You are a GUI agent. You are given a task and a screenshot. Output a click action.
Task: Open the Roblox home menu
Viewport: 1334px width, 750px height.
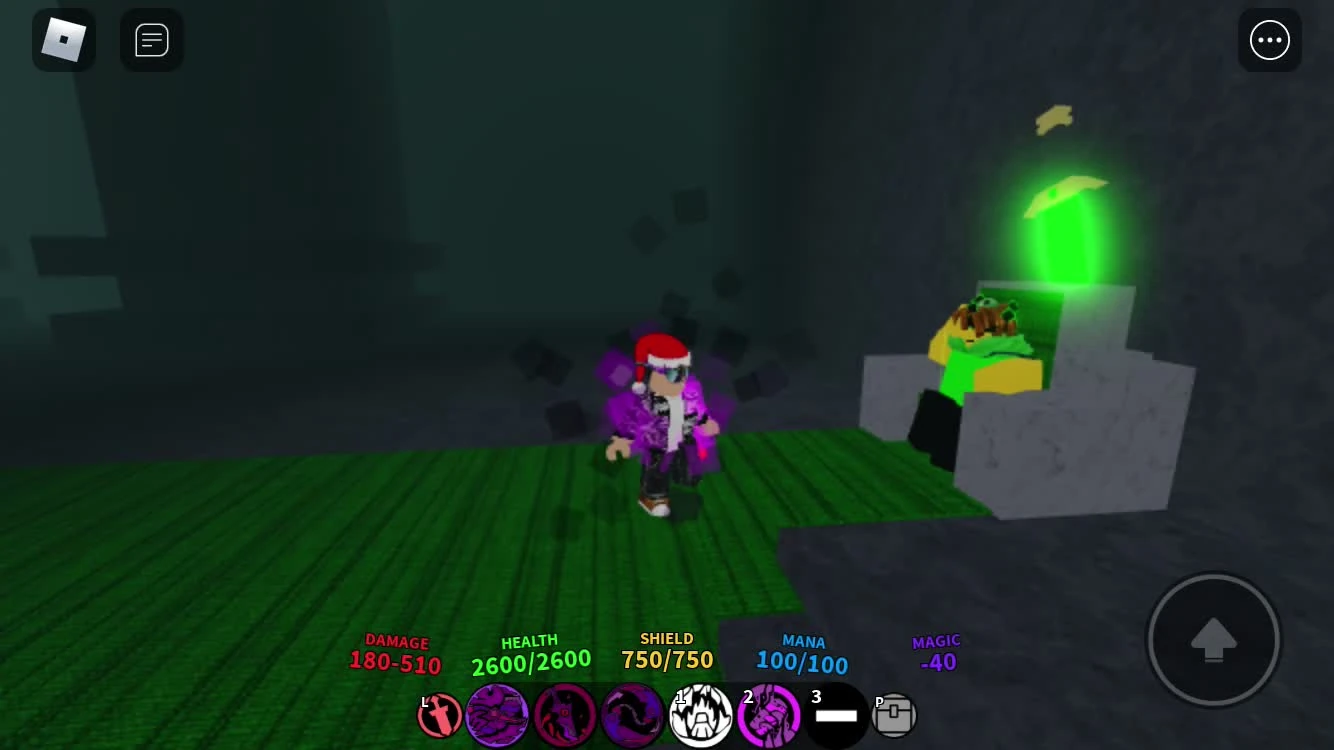pyautogui.click(x=64, y=40)
